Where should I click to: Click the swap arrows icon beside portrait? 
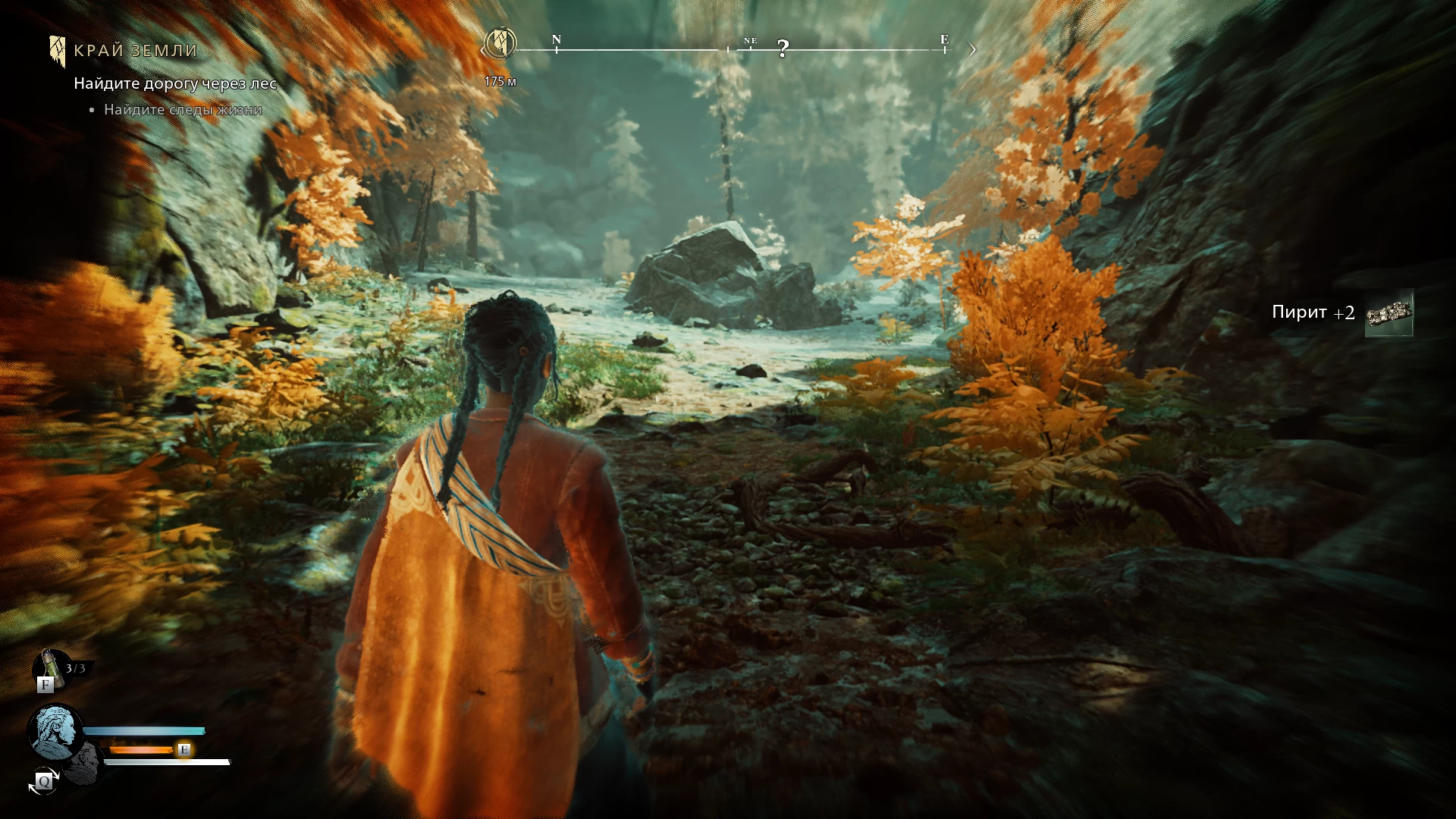pos(44,781)
